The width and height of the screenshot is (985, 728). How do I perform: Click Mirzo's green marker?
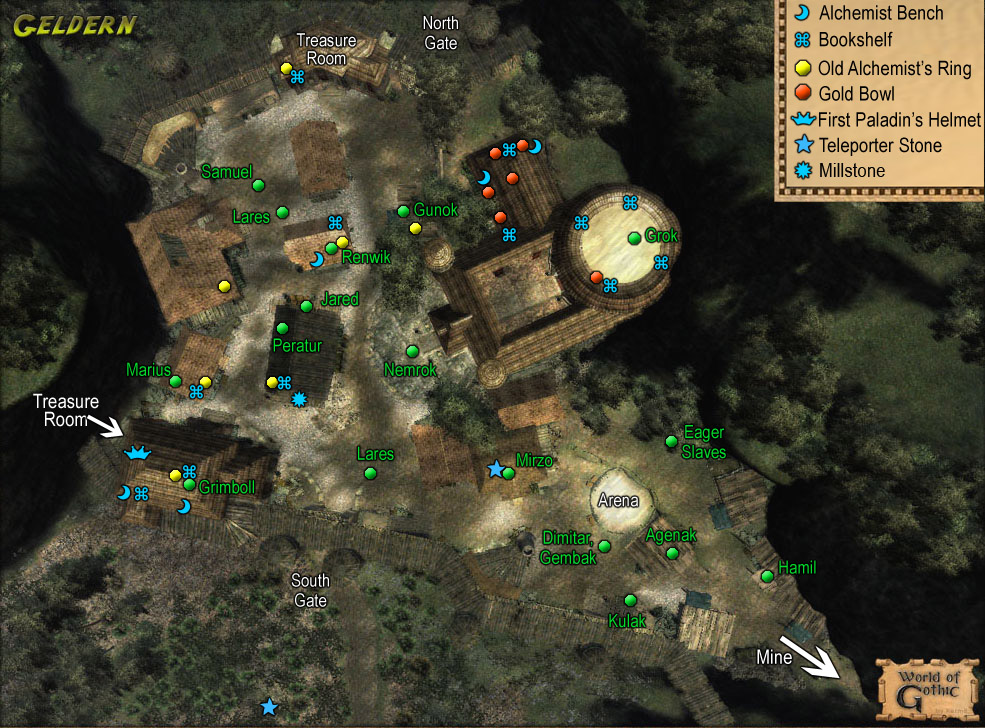[x=509, y=473]
